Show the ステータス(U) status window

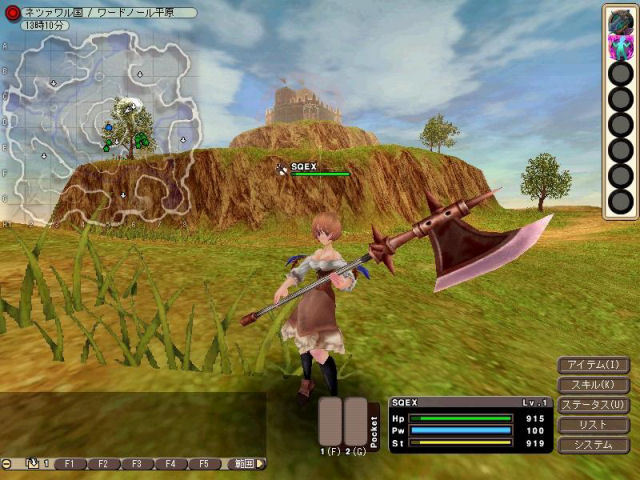pyautogui.click(x=593, y=405)
